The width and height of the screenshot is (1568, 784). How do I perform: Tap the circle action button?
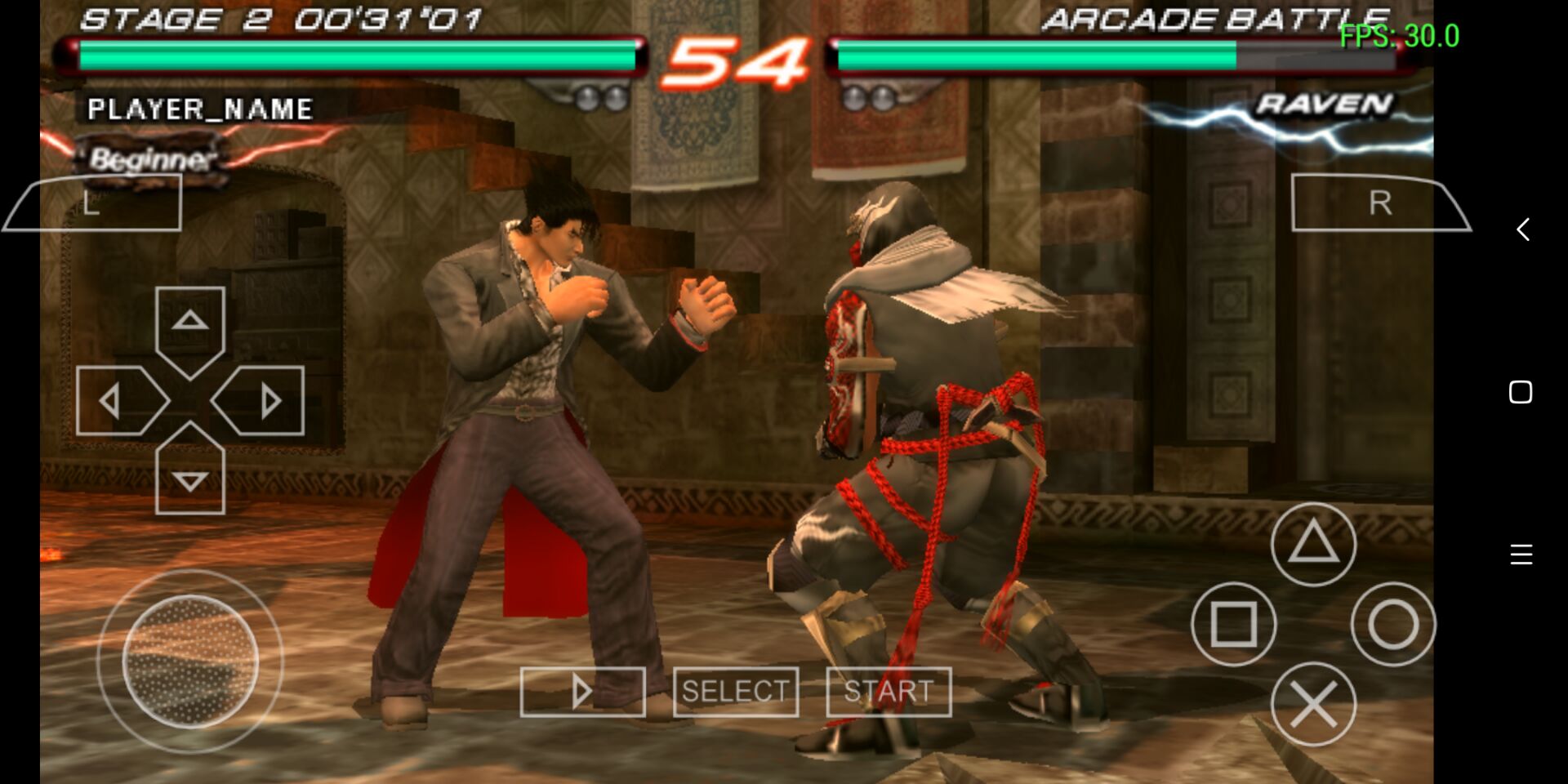tap(1393, 624)
